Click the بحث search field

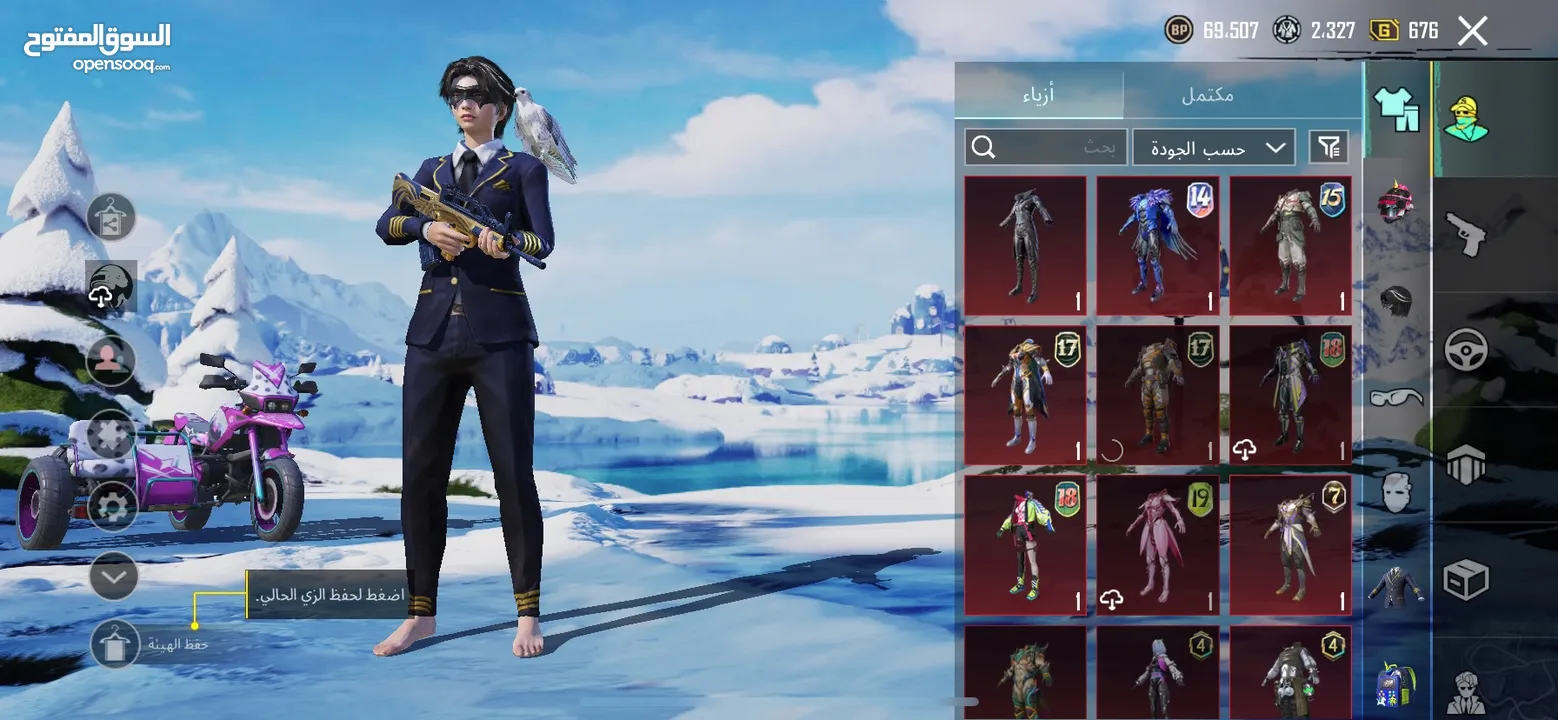(1046, 148)
